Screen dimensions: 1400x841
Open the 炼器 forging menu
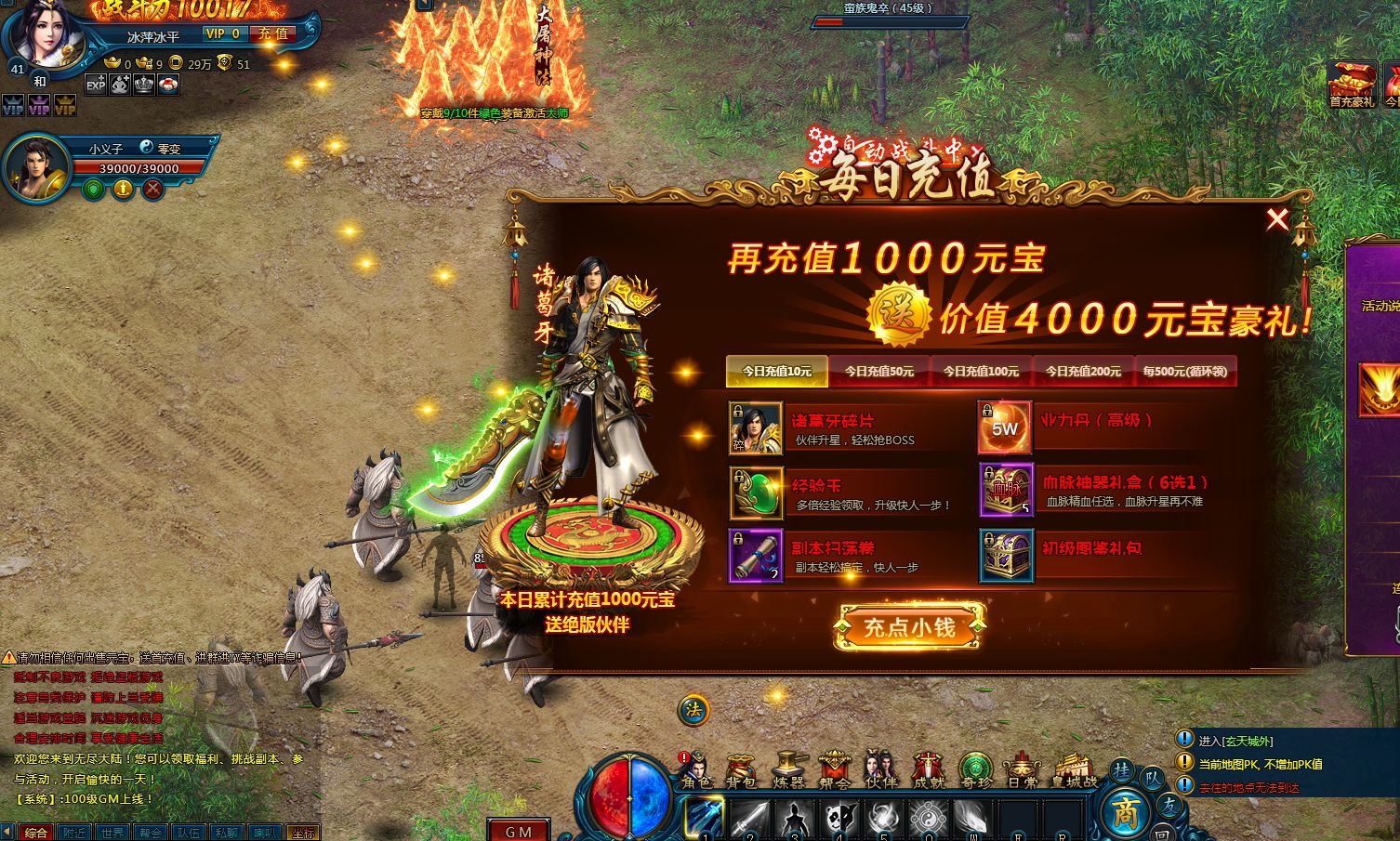pyautogui.click(x=788, y=770)
